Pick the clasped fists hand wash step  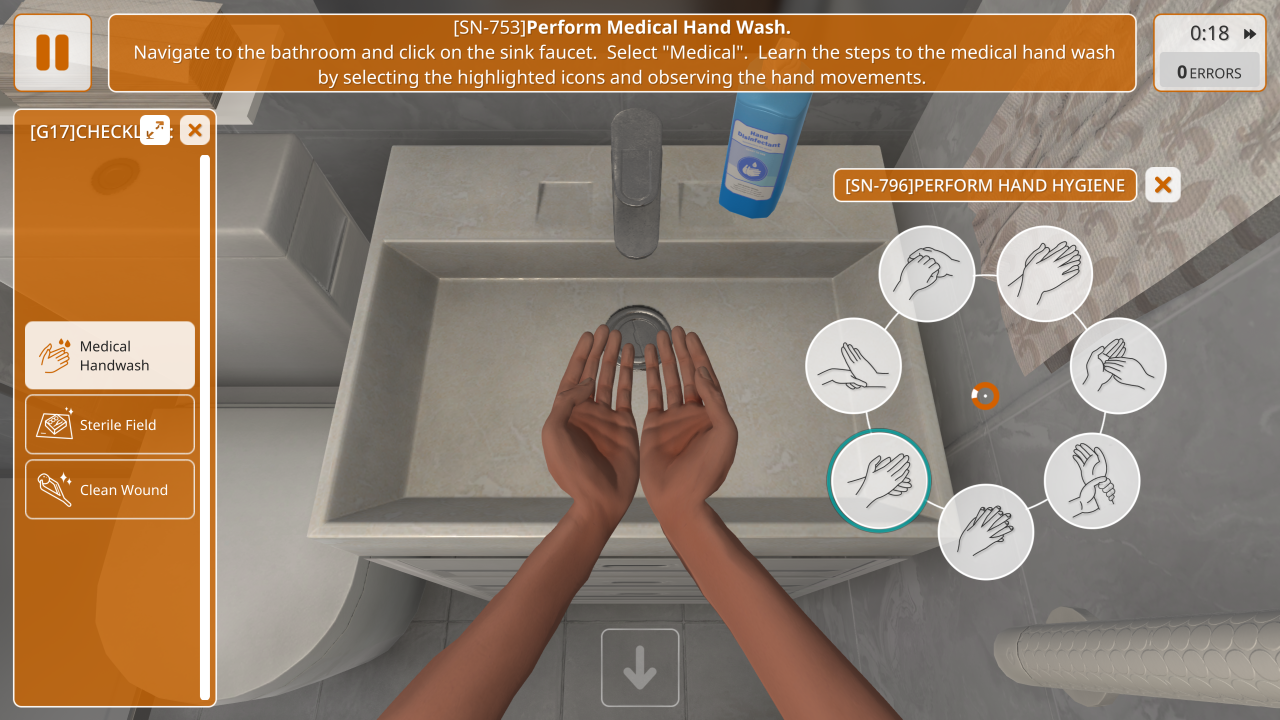click(927, 273)
